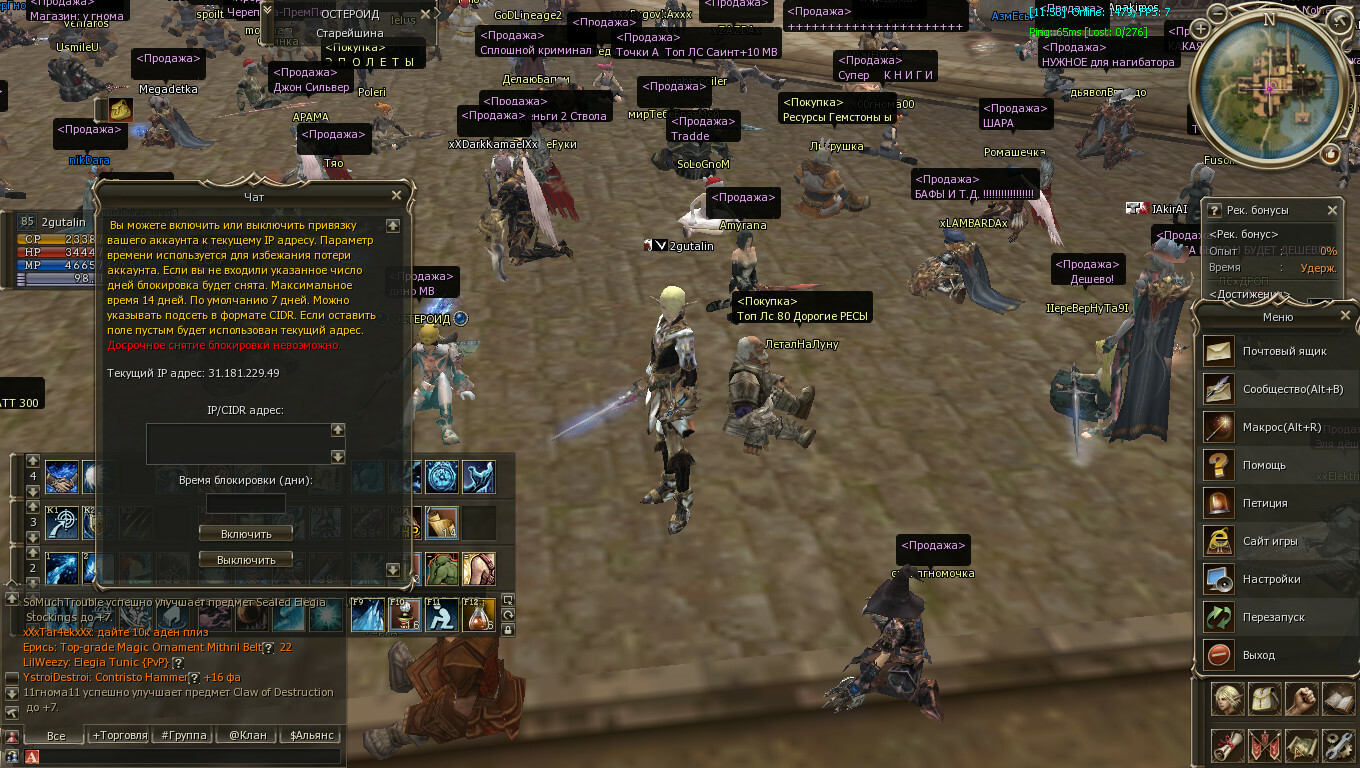Click the Включить button
The height and width of the screenshot is (768, 1360).
(245, 534)
